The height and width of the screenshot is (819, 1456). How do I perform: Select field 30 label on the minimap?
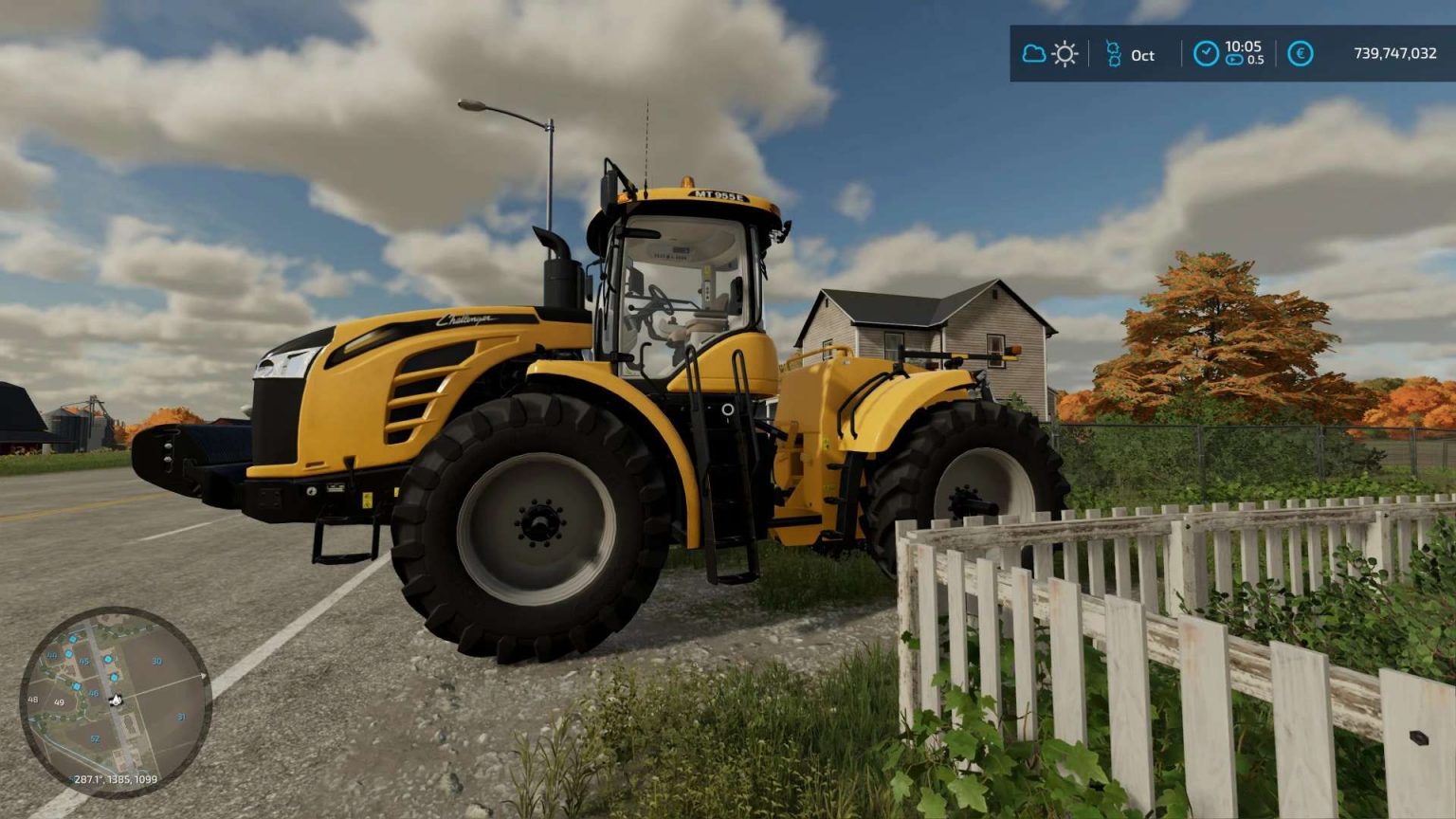(157, 661)
